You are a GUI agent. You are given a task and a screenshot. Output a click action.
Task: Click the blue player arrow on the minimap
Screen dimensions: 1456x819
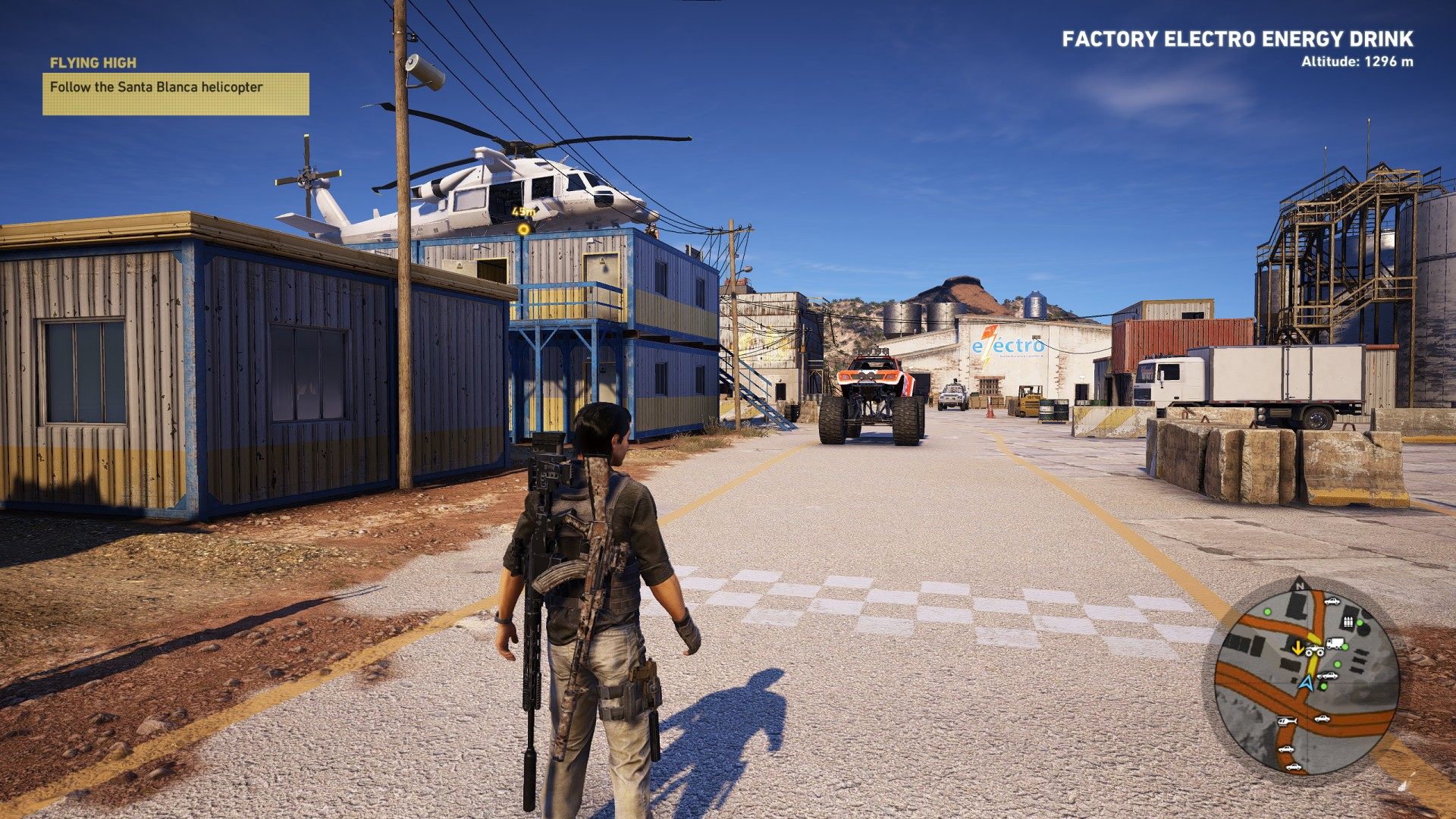(1305, 682)
